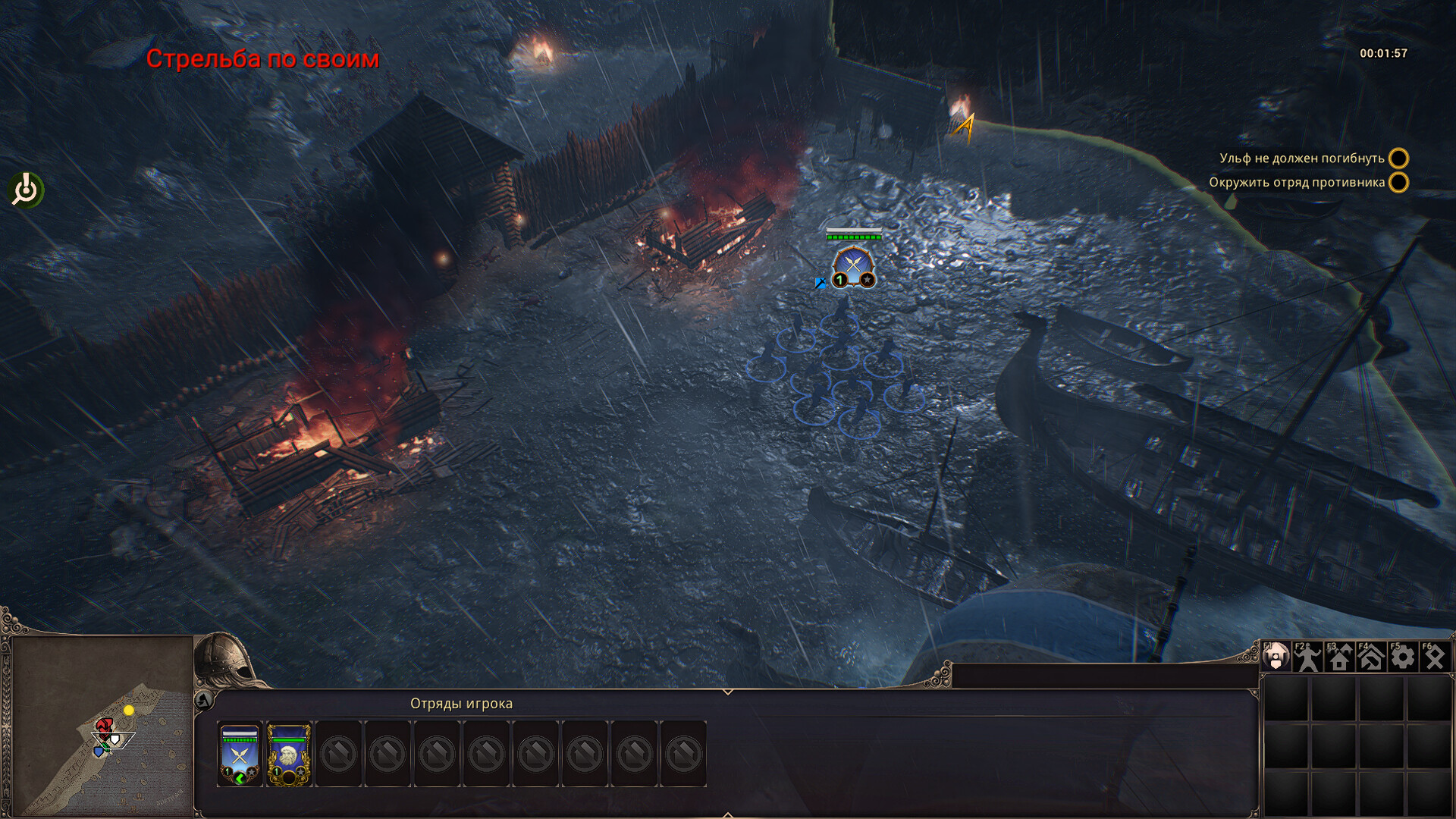Select the objective "Окружить отряд противника"
The image size is (1456, 819).
tap(1297, 183)
